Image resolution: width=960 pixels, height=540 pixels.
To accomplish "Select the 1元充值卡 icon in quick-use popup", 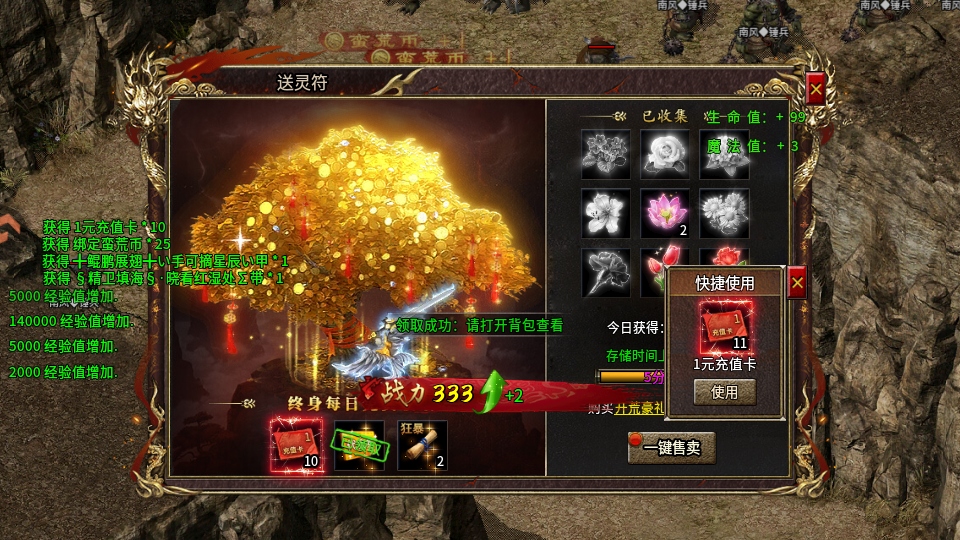I will coord(725,325).
